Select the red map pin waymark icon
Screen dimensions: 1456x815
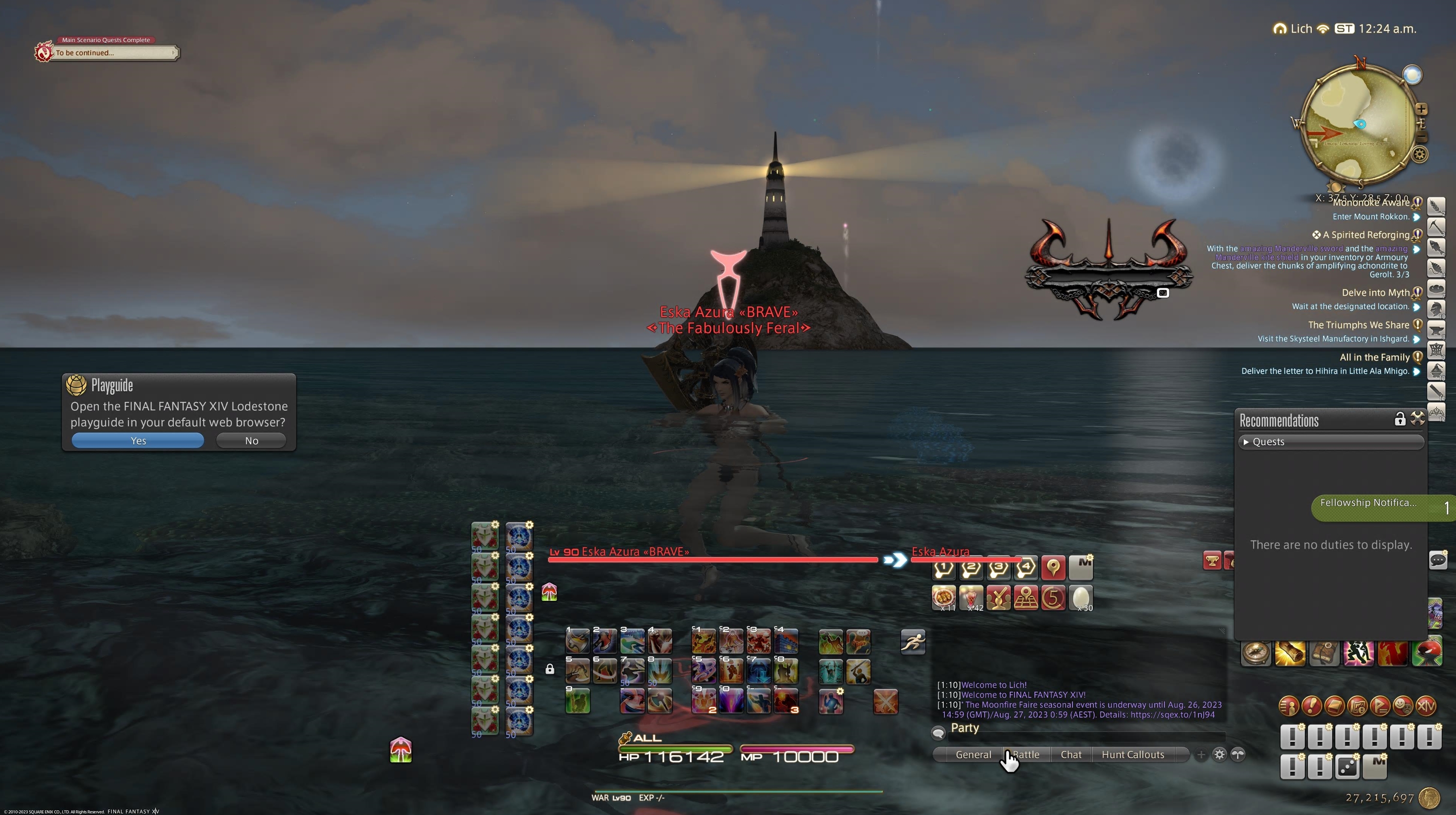tap(1053, 568)
